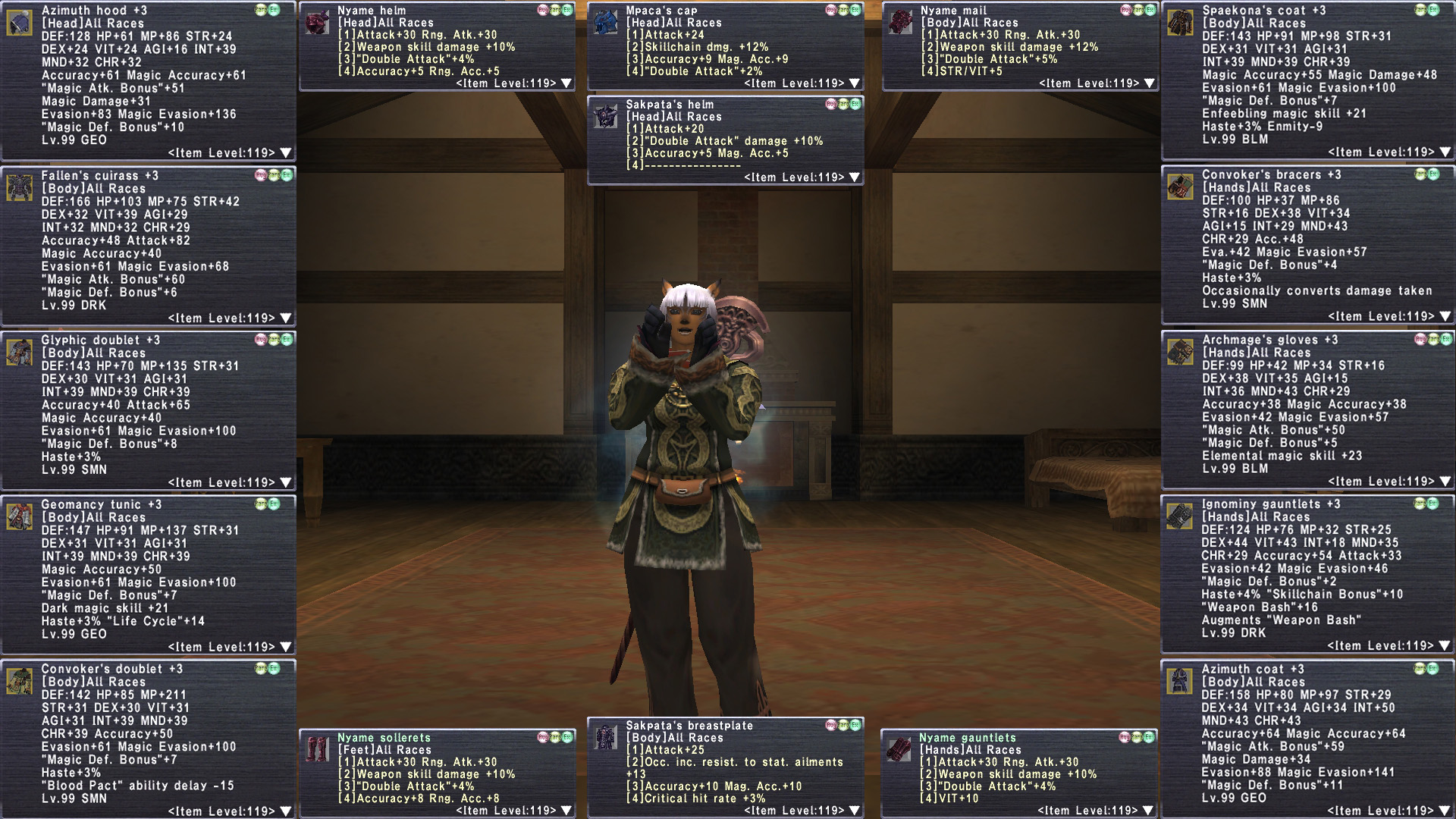Click the Nyame helm icon
The height and width of the screenshot is (819, 1456).
pyautogui.click(x=316, y=23)
